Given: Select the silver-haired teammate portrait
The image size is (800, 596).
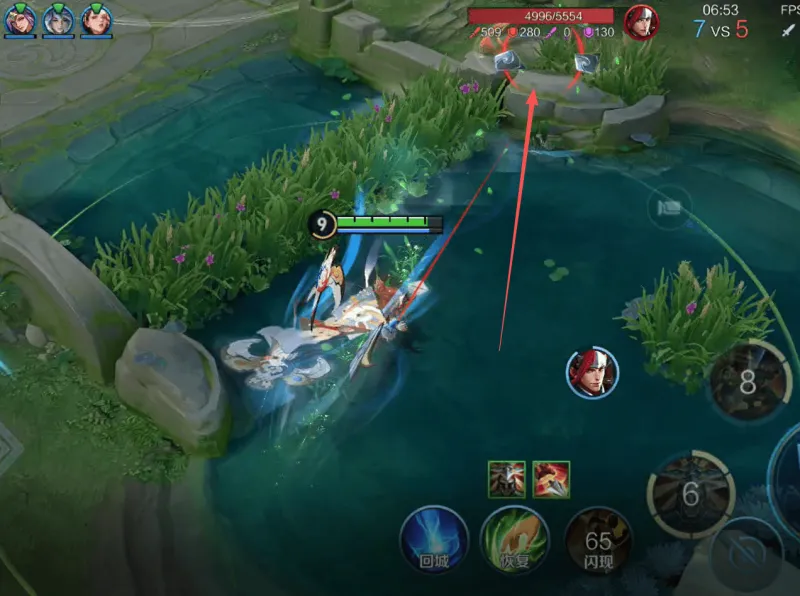Looking at the screenshot, I should pos(57,19).
